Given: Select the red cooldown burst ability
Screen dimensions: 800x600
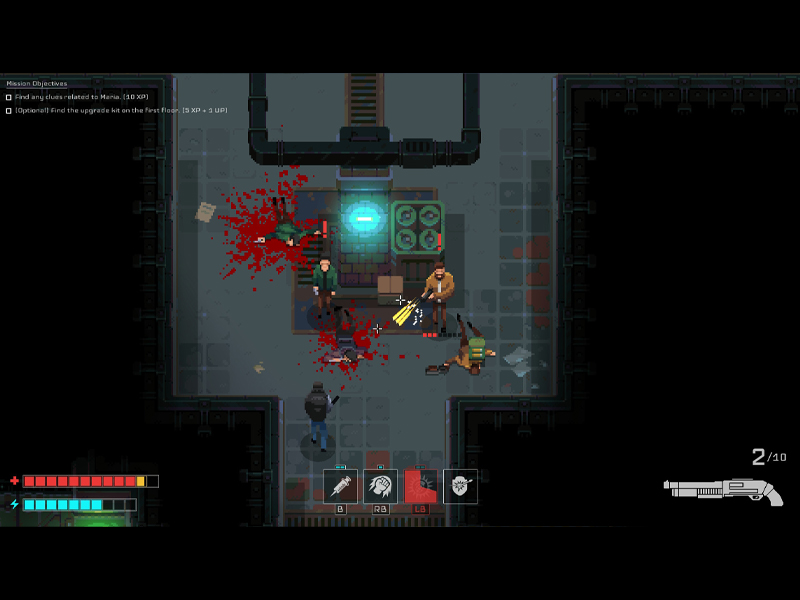Looking at the screenshot, I should pos(420,486).
